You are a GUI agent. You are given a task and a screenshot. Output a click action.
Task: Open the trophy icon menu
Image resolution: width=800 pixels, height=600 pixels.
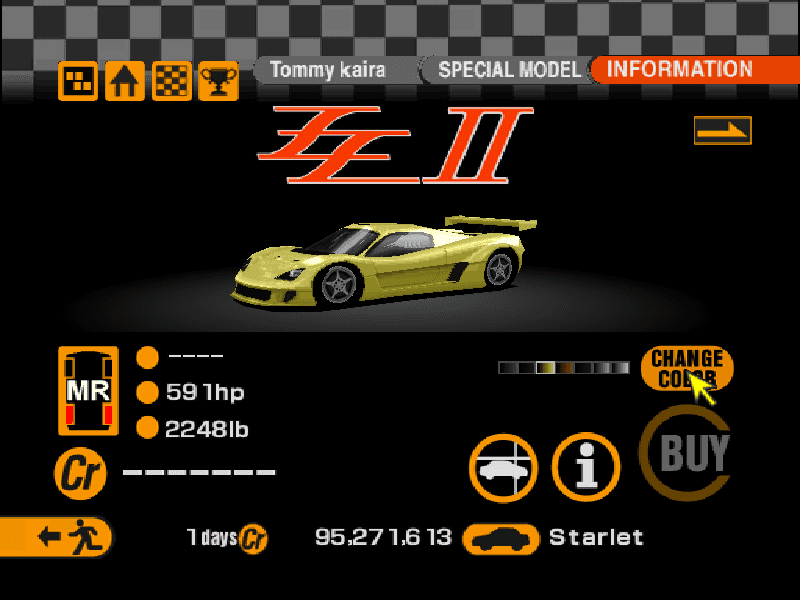217,82
